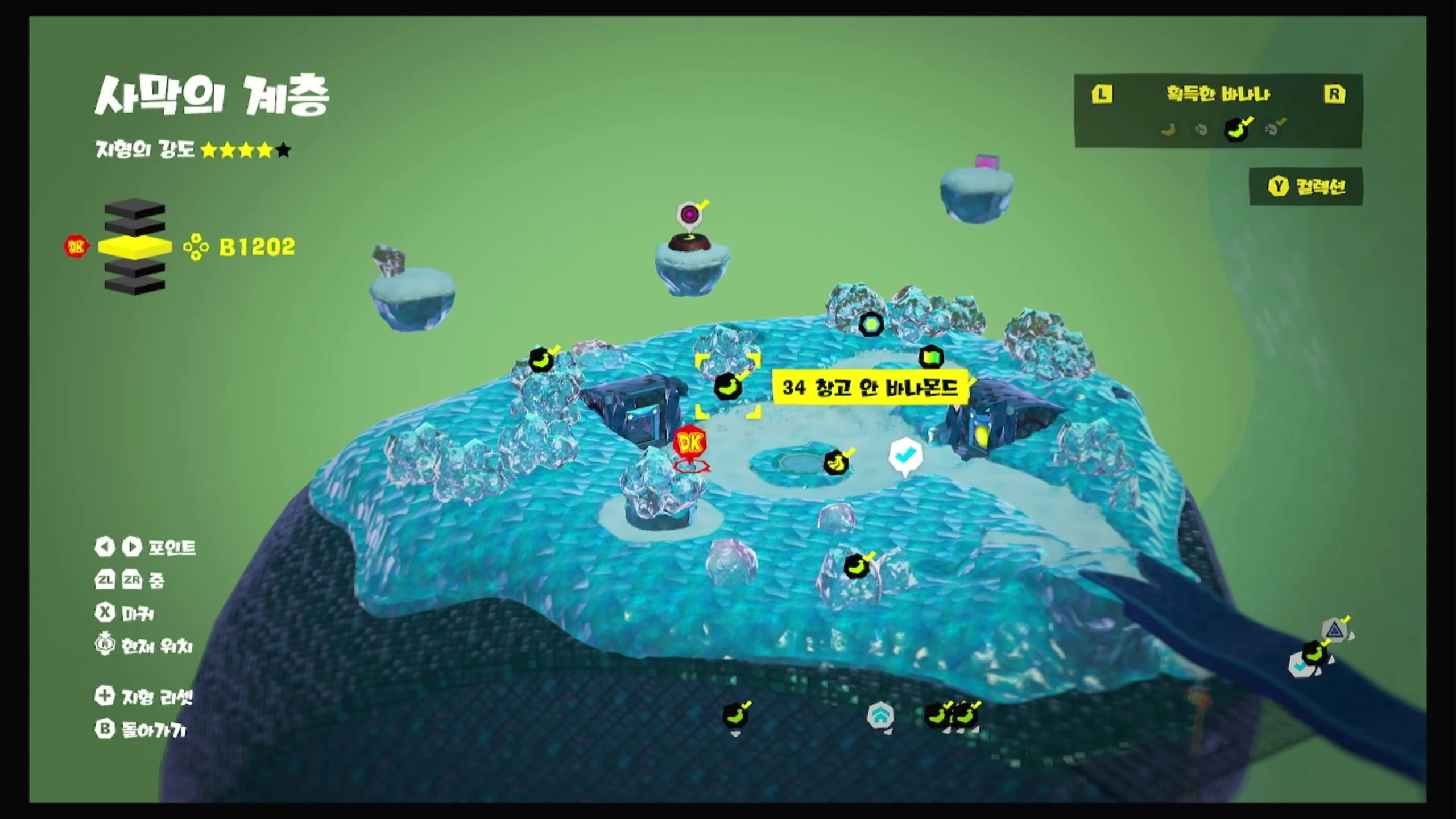Switch to the uncollected banana filter icon

1168,130
